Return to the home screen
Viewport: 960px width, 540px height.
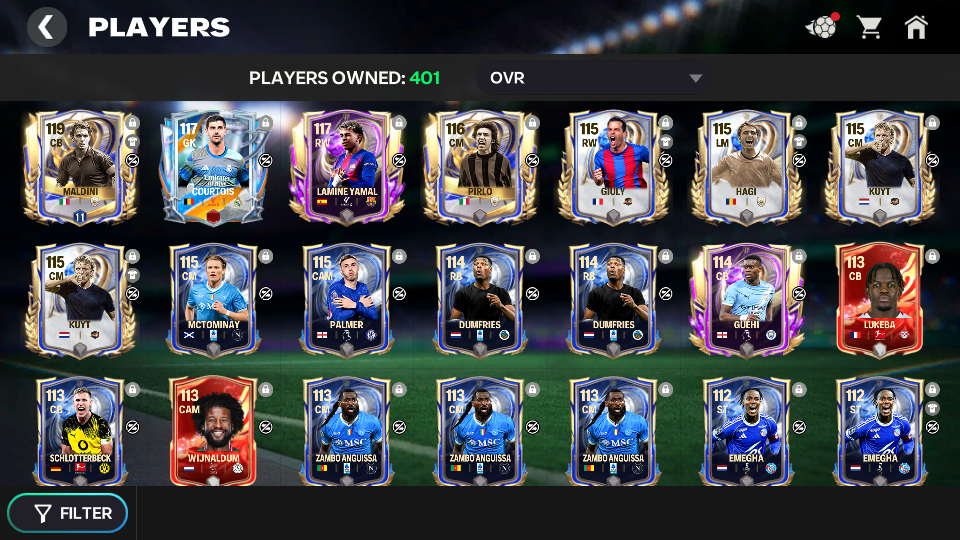916,27
